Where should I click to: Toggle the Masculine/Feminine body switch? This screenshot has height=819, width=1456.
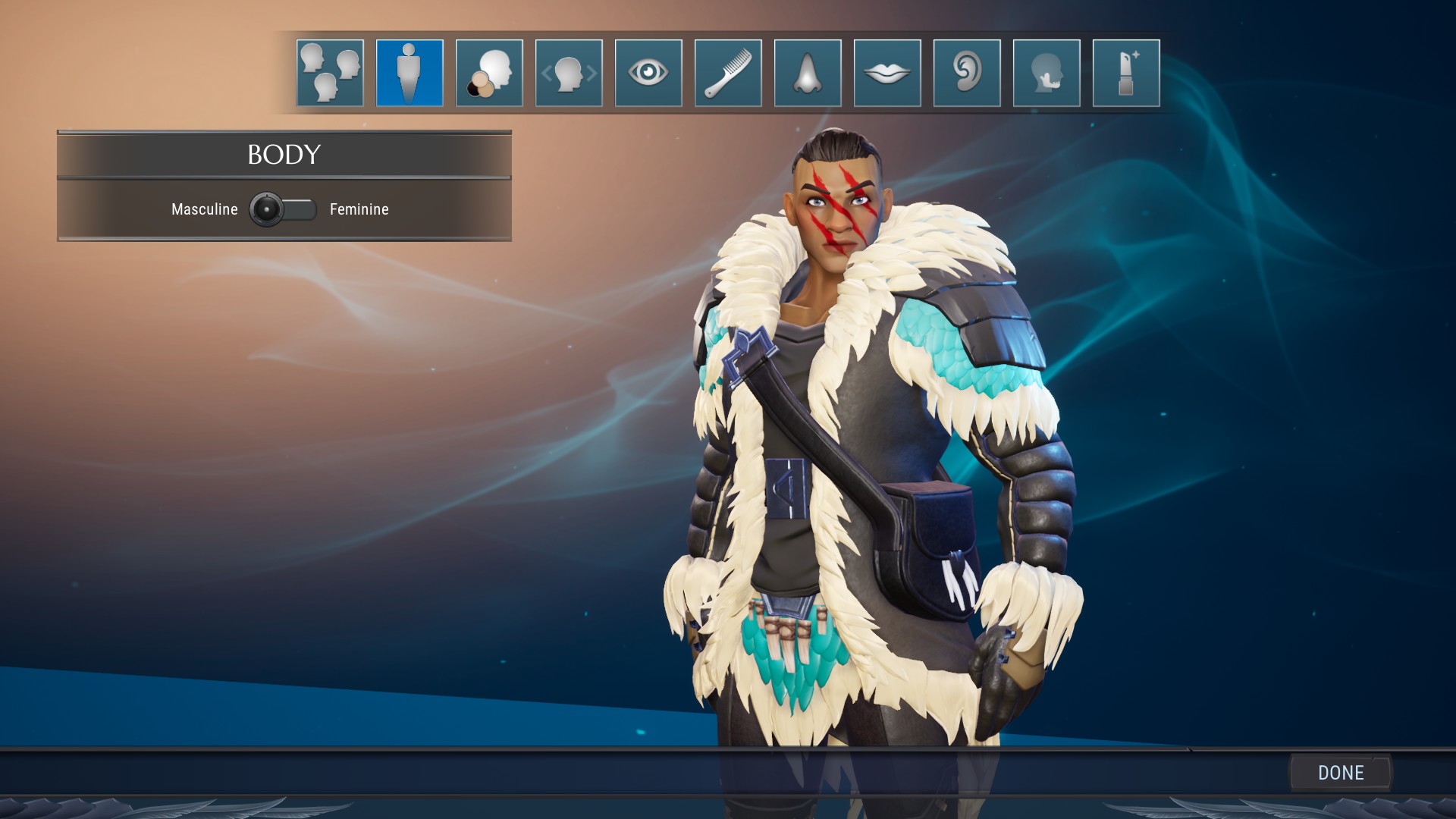point(283,209)
